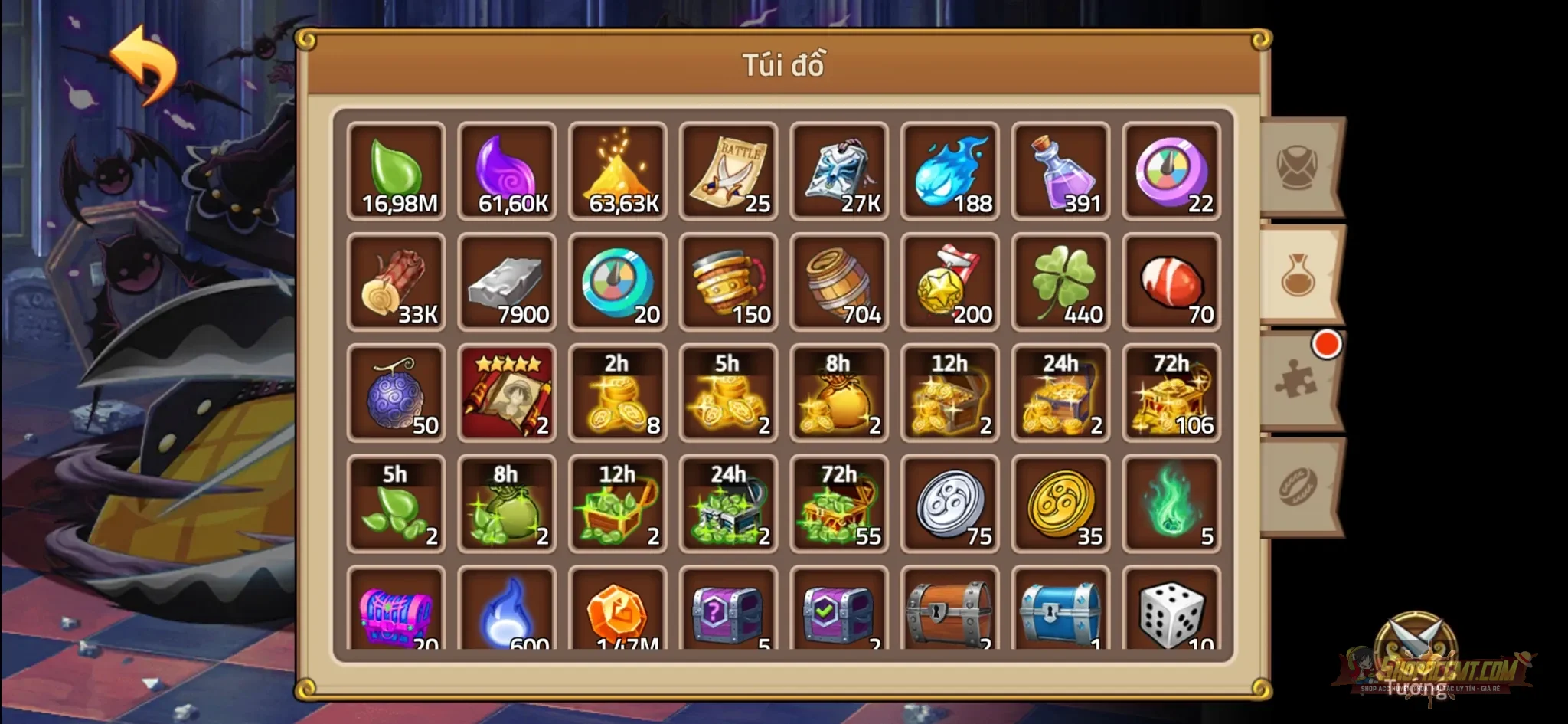
Task: Open the purple essence orb item
Action: [x=507, y=171]
